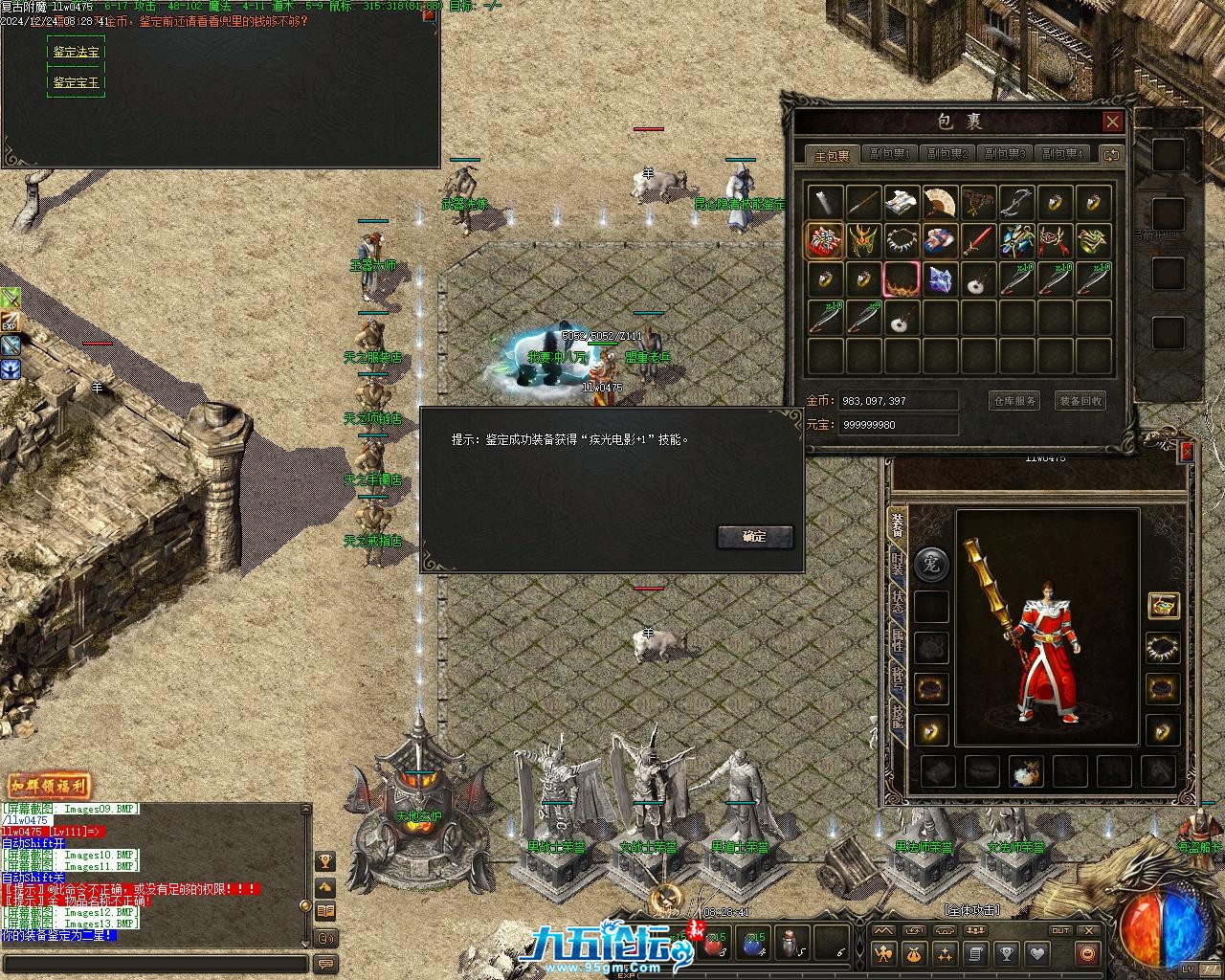The width and height of the screenshot is (1225, 980).
Task: Click the 加群领福利 banner
Action: click(49, 787)
